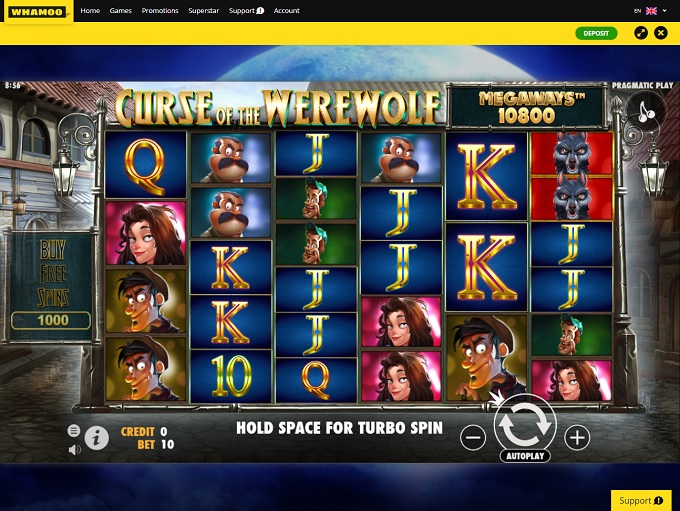Open the Games section

click(x=121, y=11)
